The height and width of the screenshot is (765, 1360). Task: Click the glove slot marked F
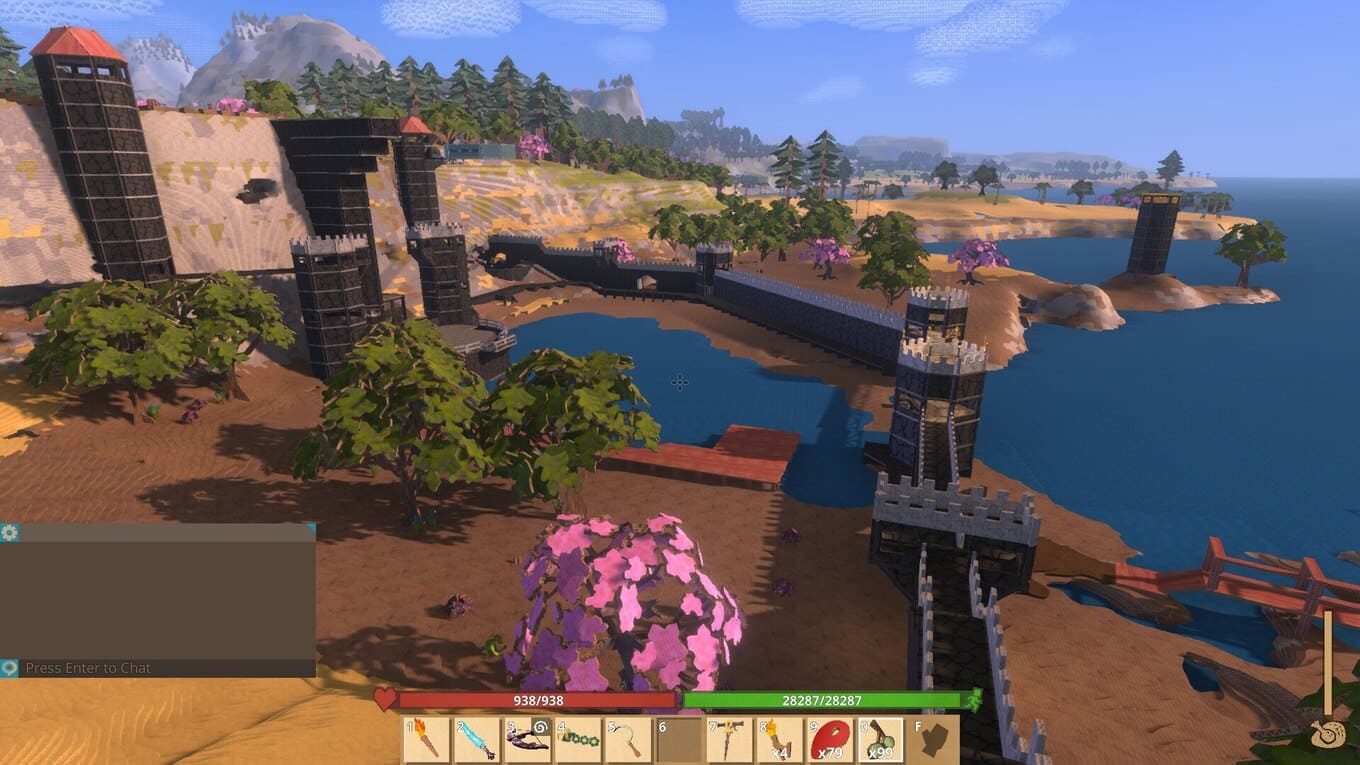[934, 740]
